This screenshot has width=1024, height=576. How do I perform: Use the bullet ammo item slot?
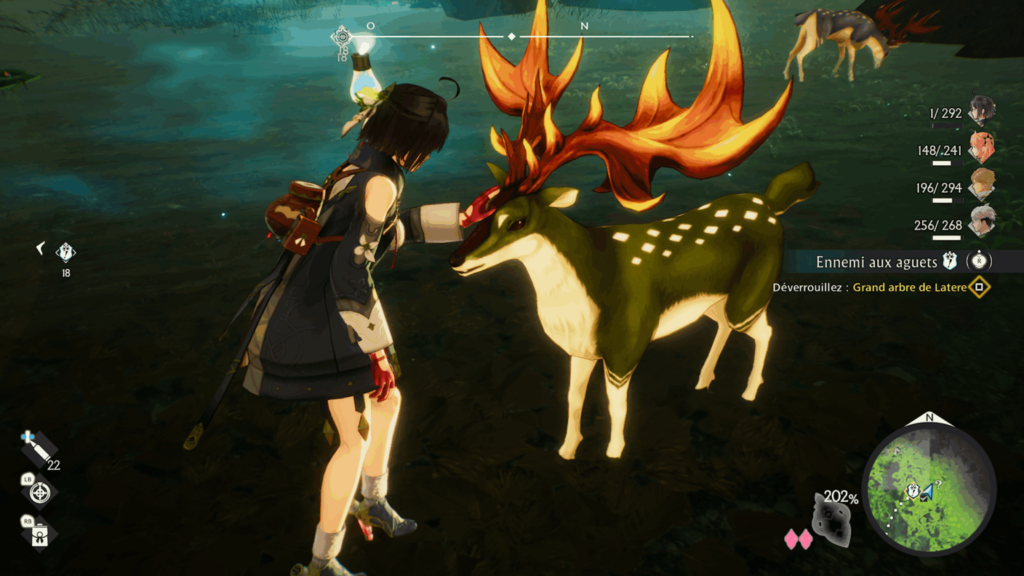coord(38,449)
